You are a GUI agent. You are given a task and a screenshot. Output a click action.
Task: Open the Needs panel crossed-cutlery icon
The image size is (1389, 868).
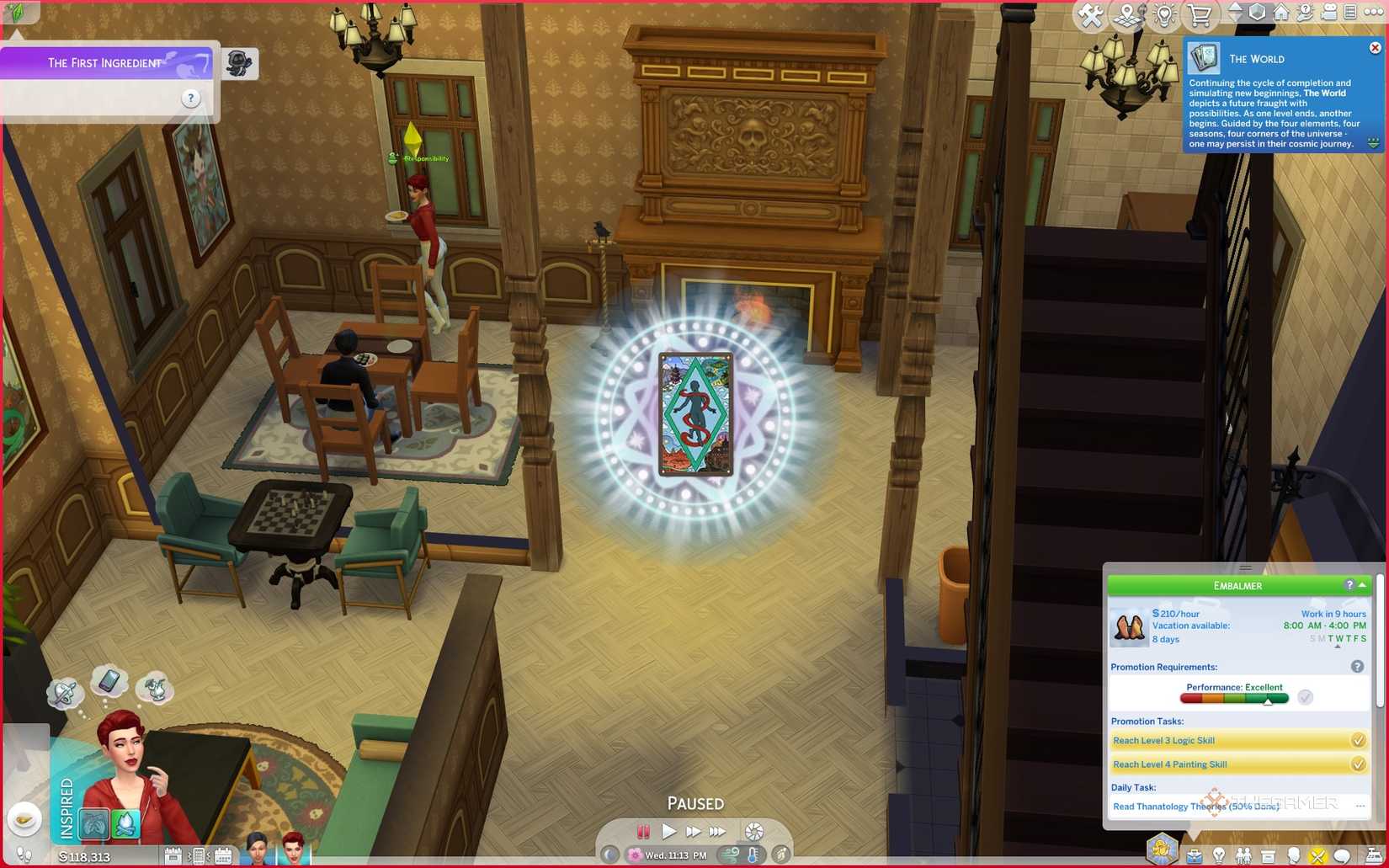coord(1317,855)
